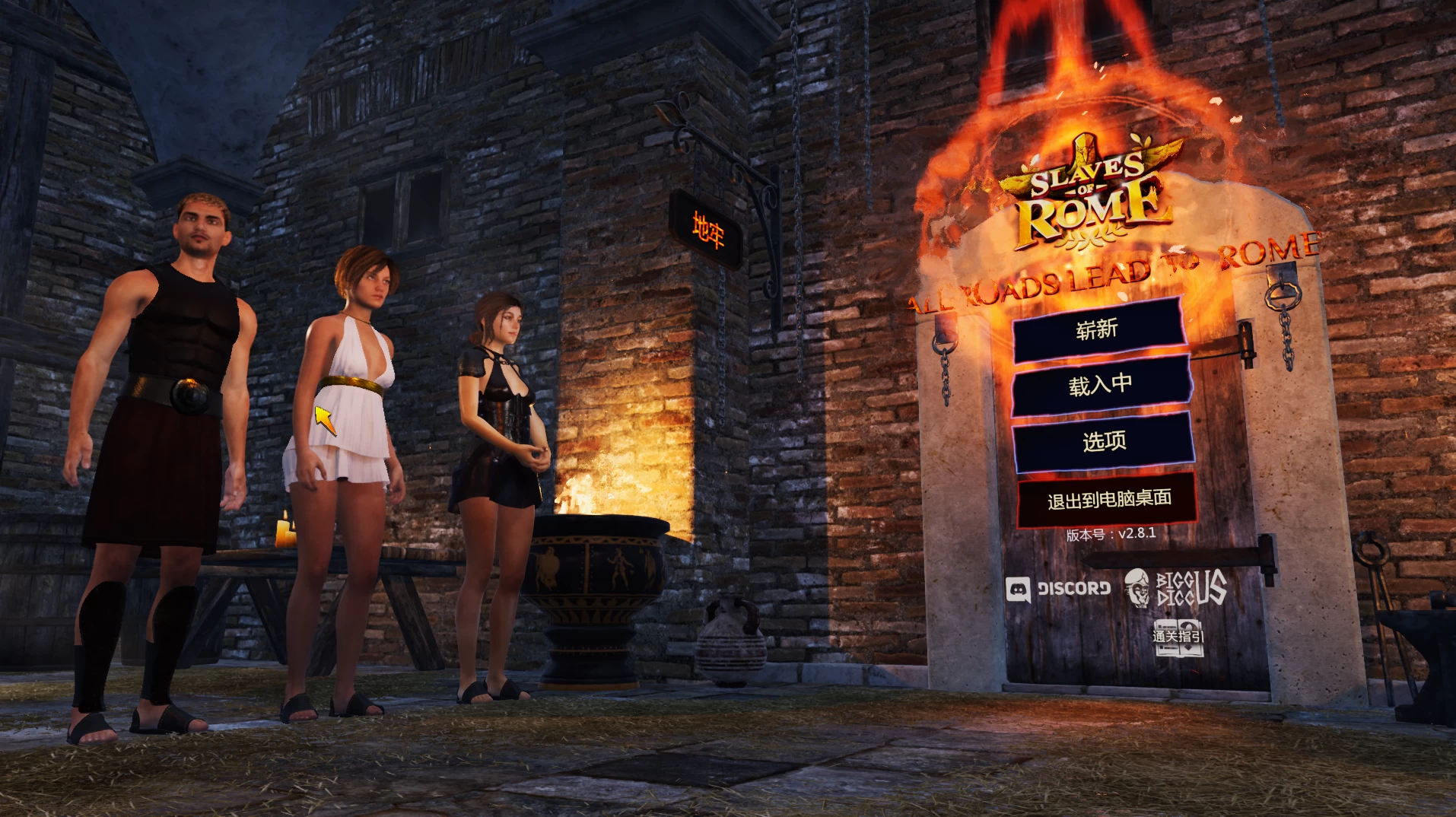Click the amphora vase beside the torch bowl
1456x817 pixels.
click(x=731, y=641)
